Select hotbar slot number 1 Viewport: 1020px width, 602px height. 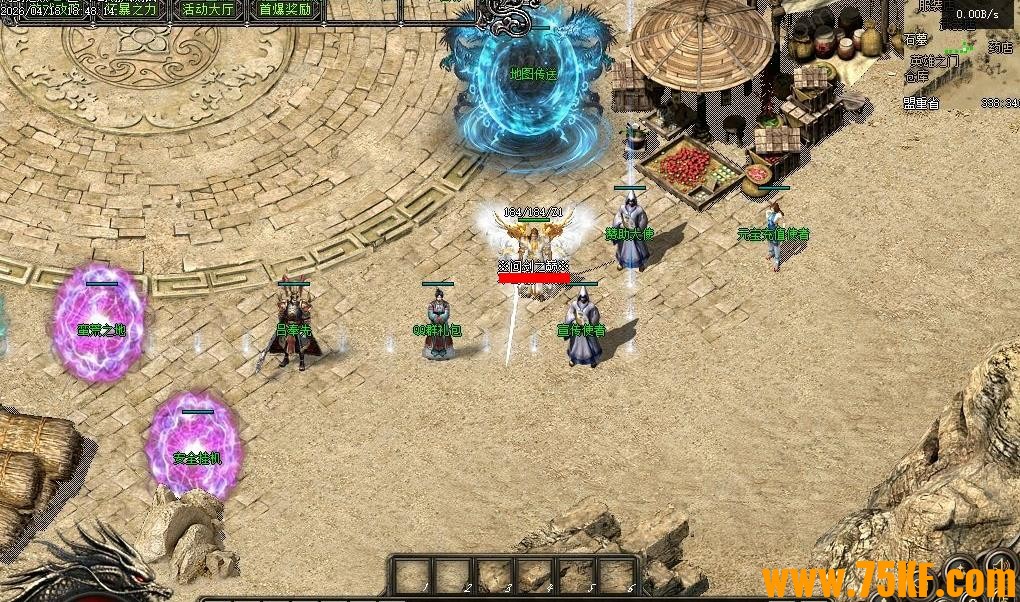tap(412, 576)
